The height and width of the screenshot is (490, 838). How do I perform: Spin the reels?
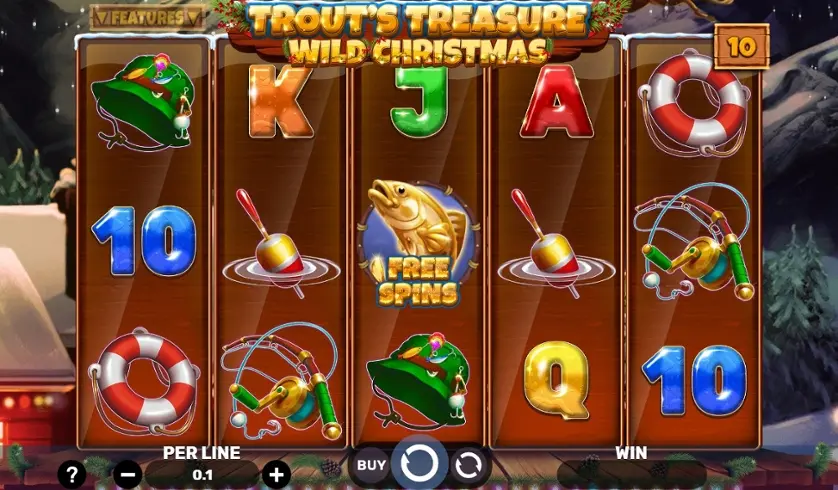(418, 464)
